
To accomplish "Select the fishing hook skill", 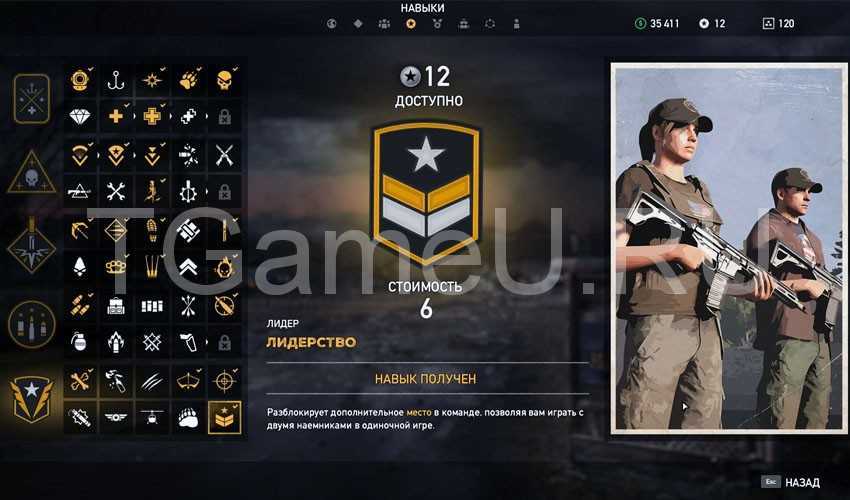I will 117,80.
